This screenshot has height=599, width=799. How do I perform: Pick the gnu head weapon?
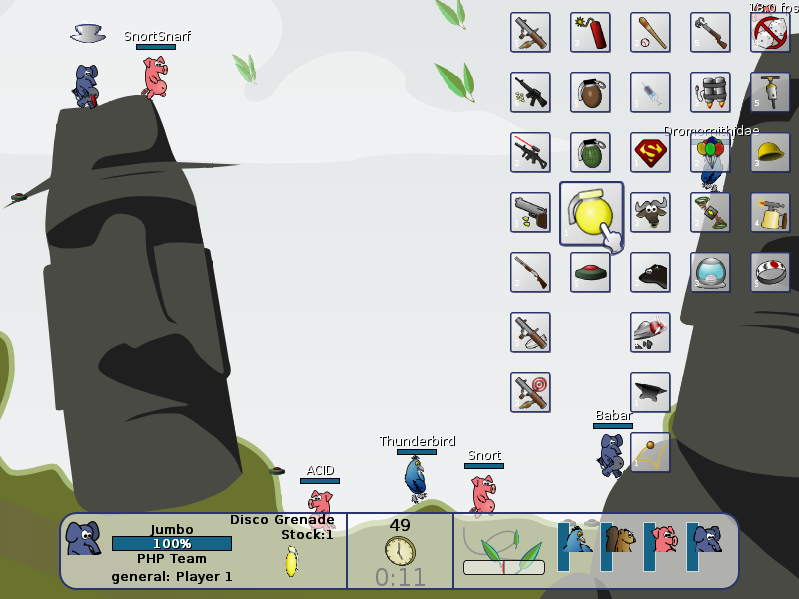pyautogui.click(x=650, y=212)
